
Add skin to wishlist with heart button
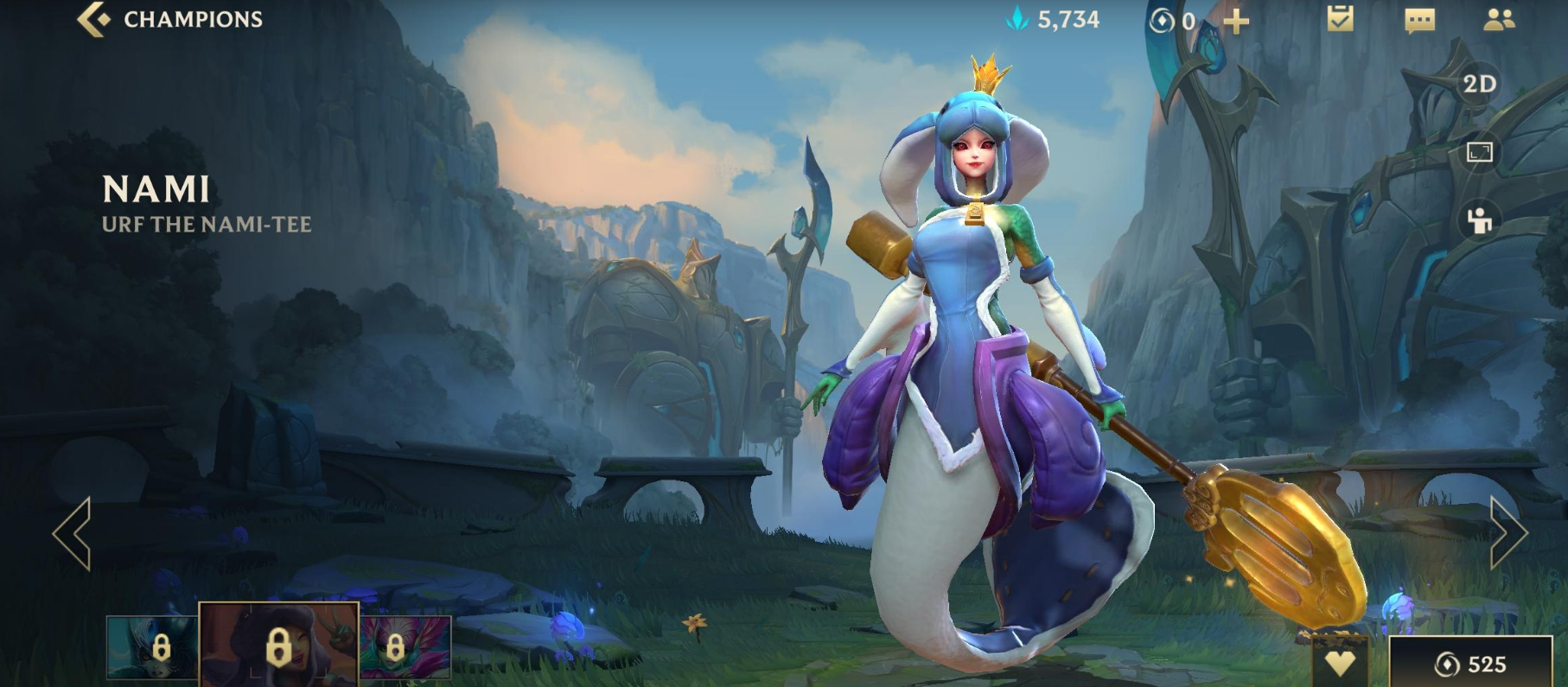click(x=1340, y=664)
